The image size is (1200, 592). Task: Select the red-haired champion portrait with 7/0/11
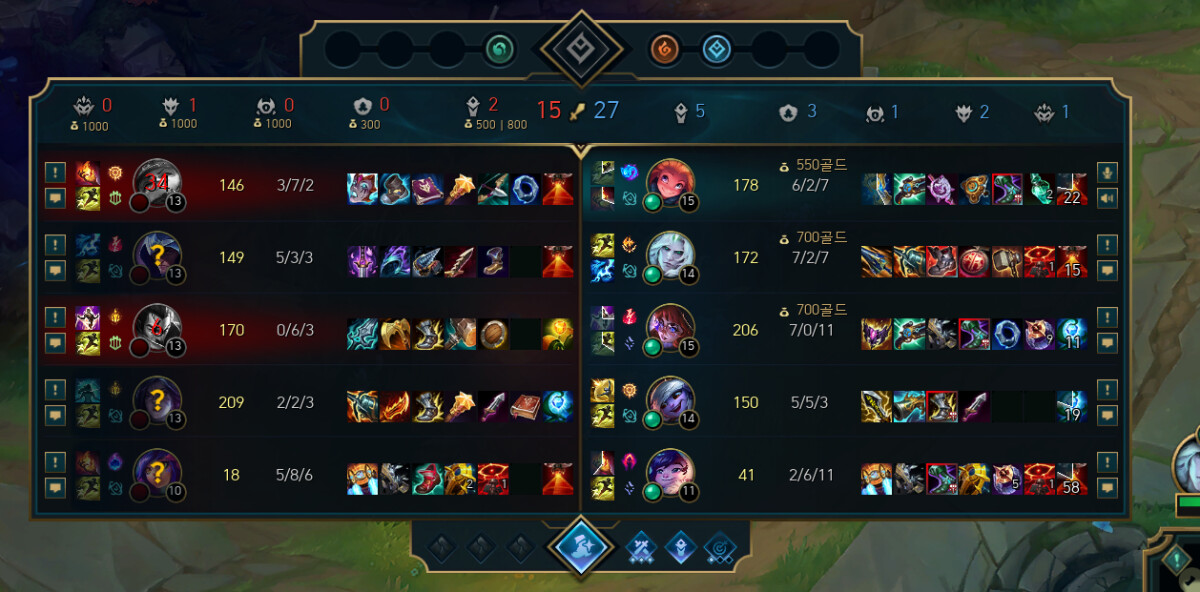click(670, 330)
